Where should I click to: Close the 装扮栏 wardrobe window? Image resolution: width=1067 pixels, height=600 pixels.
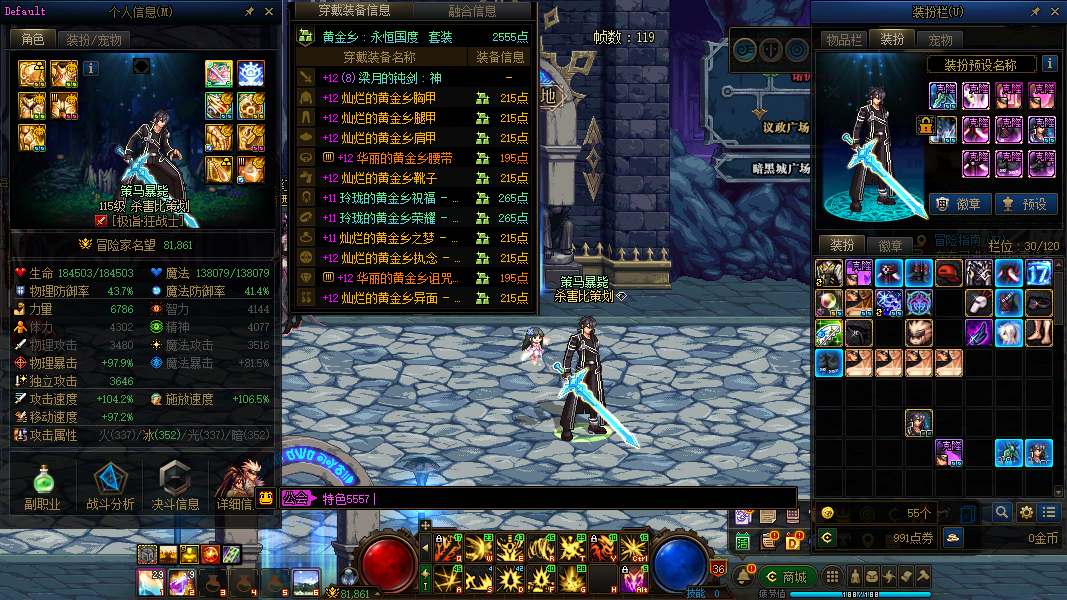point(1054,12)
